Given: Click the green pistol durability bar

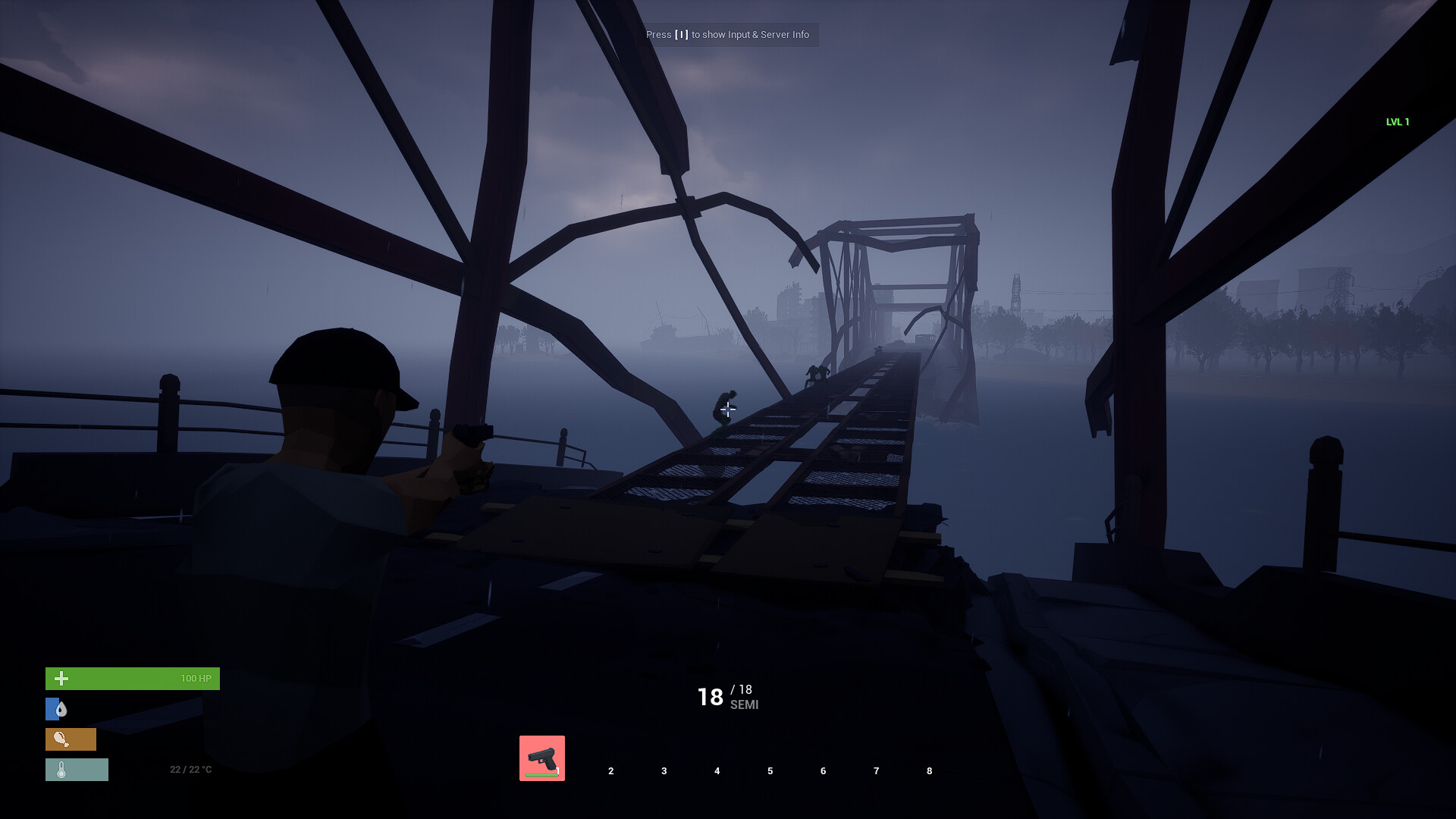Looking at the screenshot, I should 541,775.
